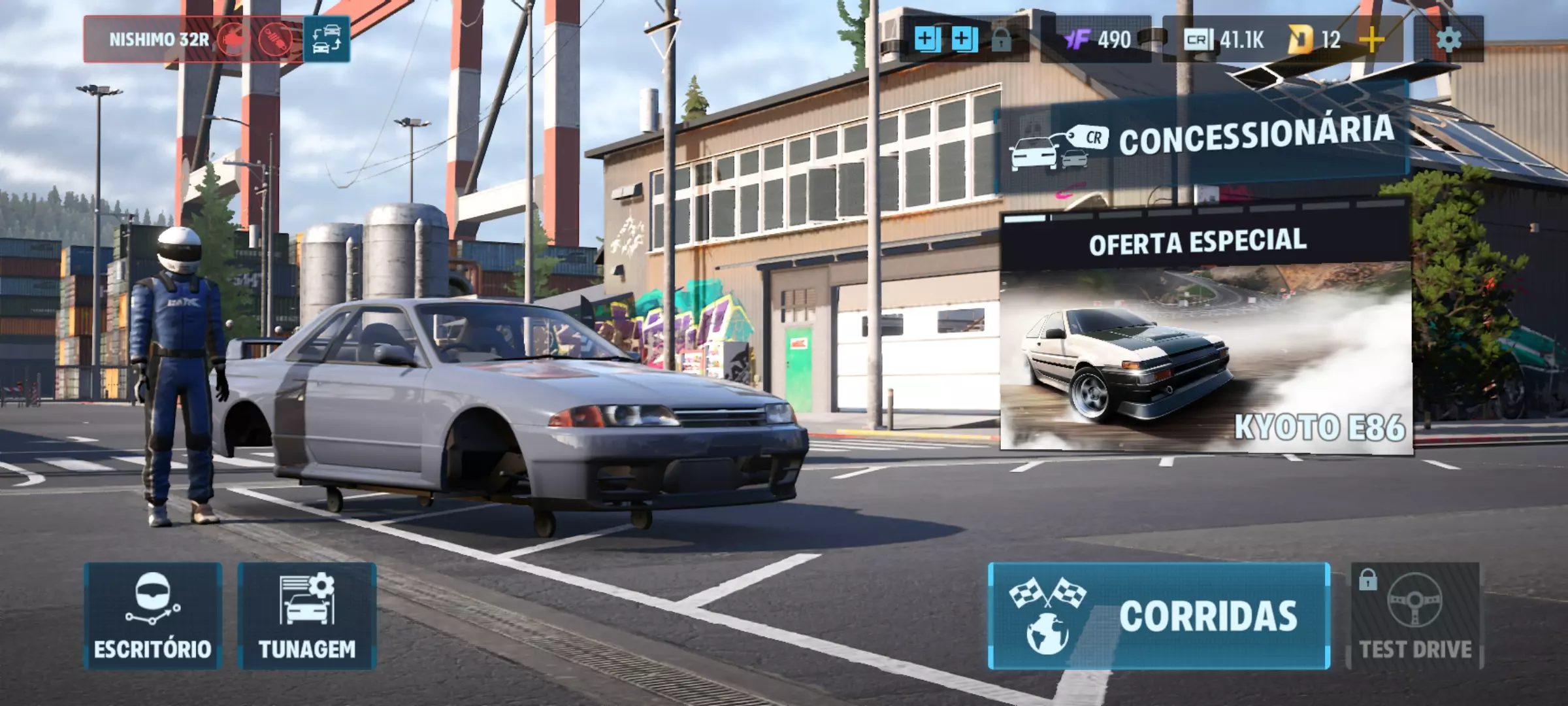Click the missing engine warning icon
The image size is (1568, 706).
[233, 40]
